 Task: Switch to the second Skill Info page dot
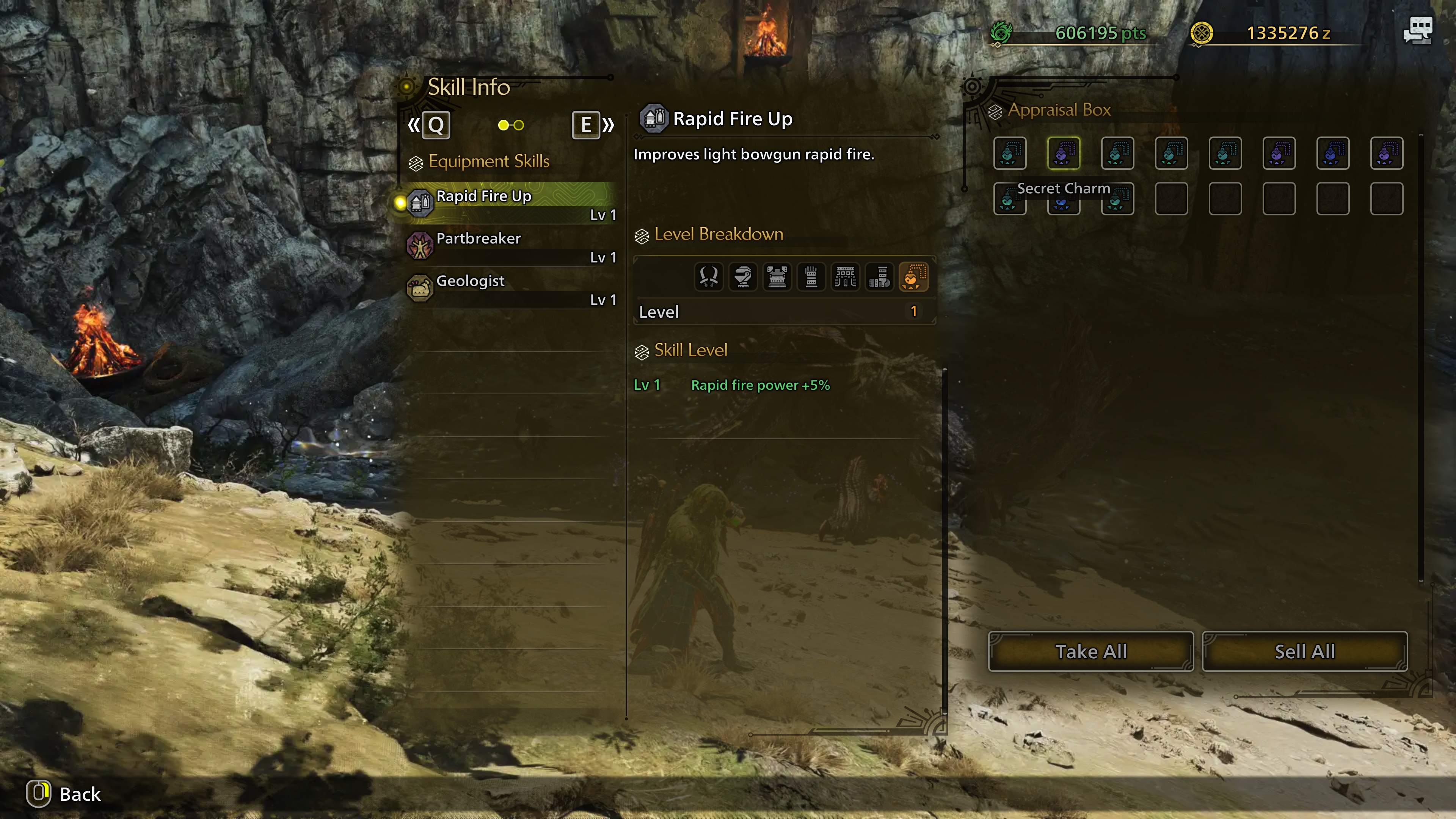click(519, 125)
